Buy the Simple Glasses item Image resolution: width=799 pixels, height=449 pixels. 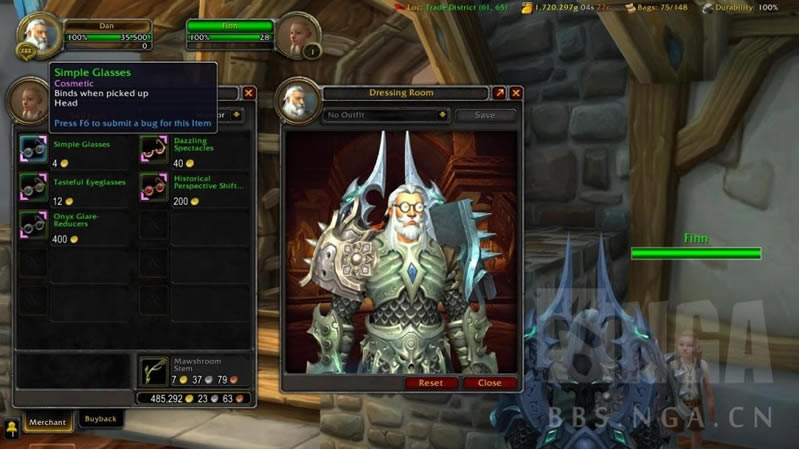tap(33, 149)
